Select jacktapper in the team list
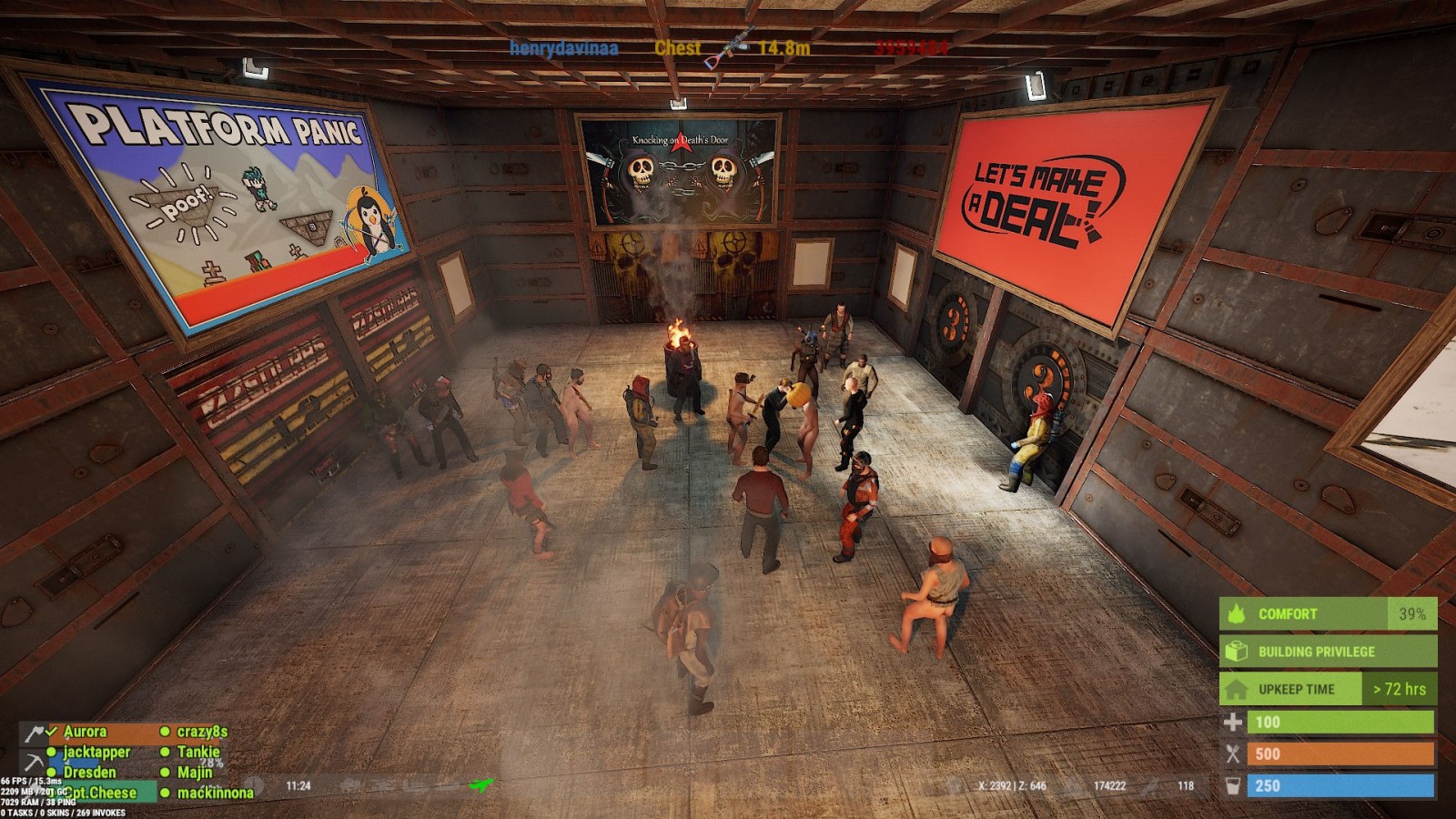 pos(96,753)
